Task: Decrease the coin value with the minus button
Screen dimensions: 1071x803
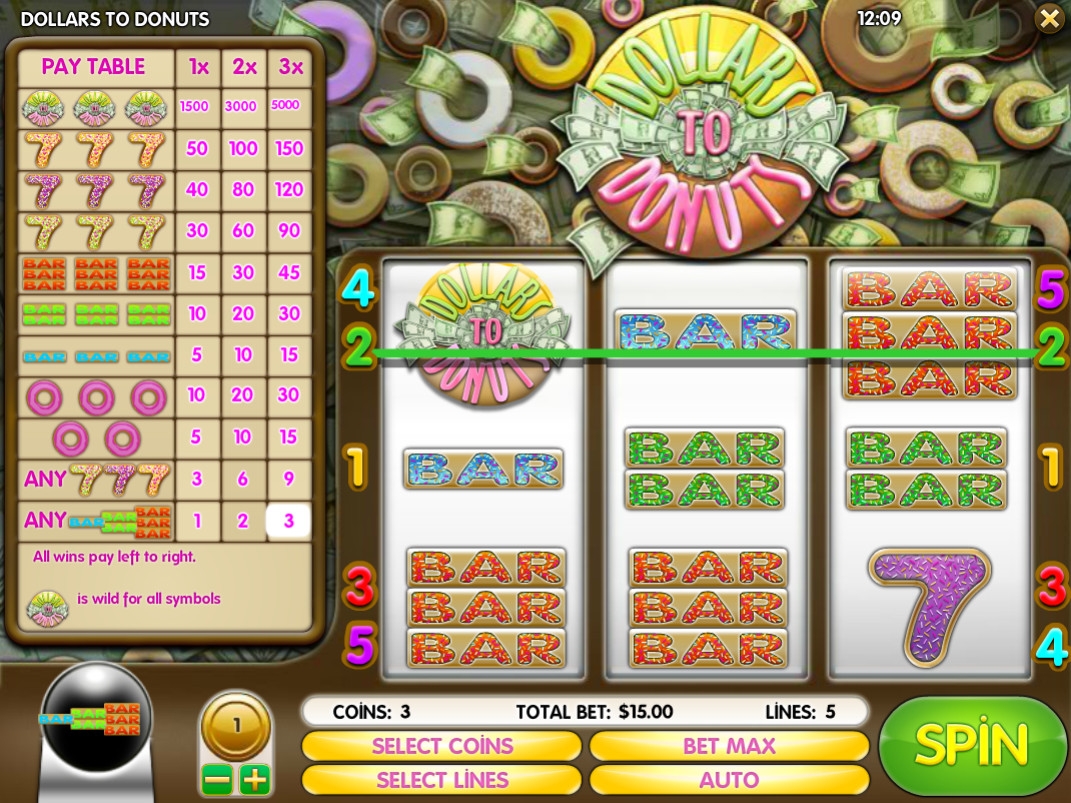Action: pyautogui.click(x=218, y=780)
